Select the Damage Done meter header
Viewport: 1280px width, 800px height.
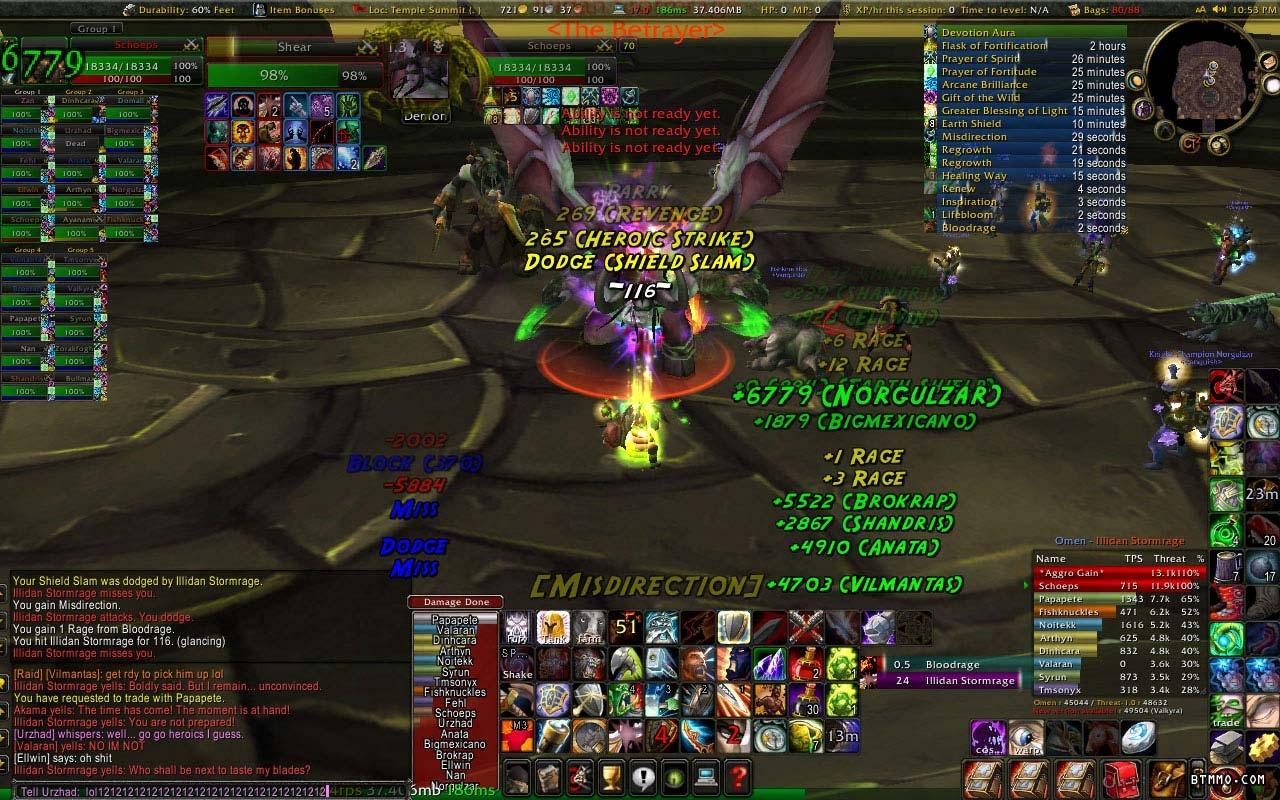coord(456,602)
